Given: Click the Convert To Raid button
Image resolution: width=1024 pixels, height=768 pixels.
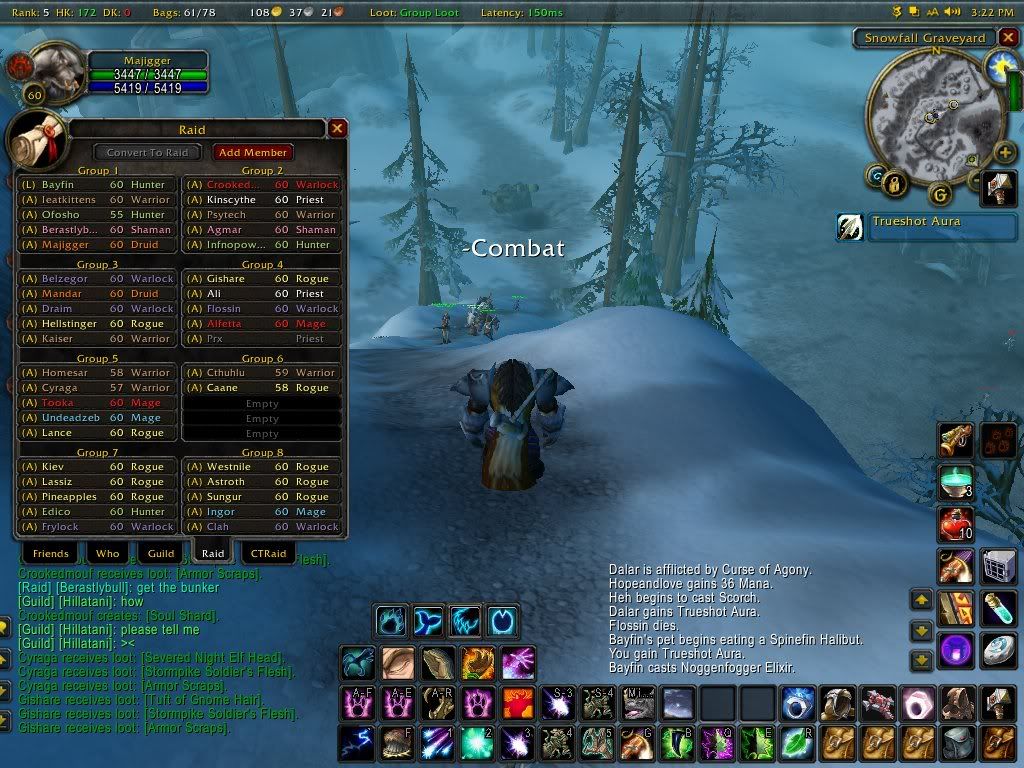Looking at the screenshot, I should pyautogui.click(x=147, y=152).
